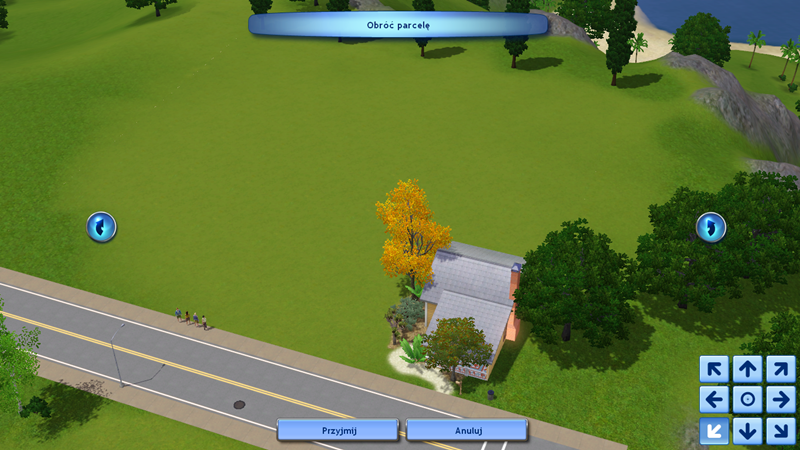The width and height of the screenshot is (800, 450).
Task: Choose the highlighted down-left arrow button
Action: (x=714, y=431)
